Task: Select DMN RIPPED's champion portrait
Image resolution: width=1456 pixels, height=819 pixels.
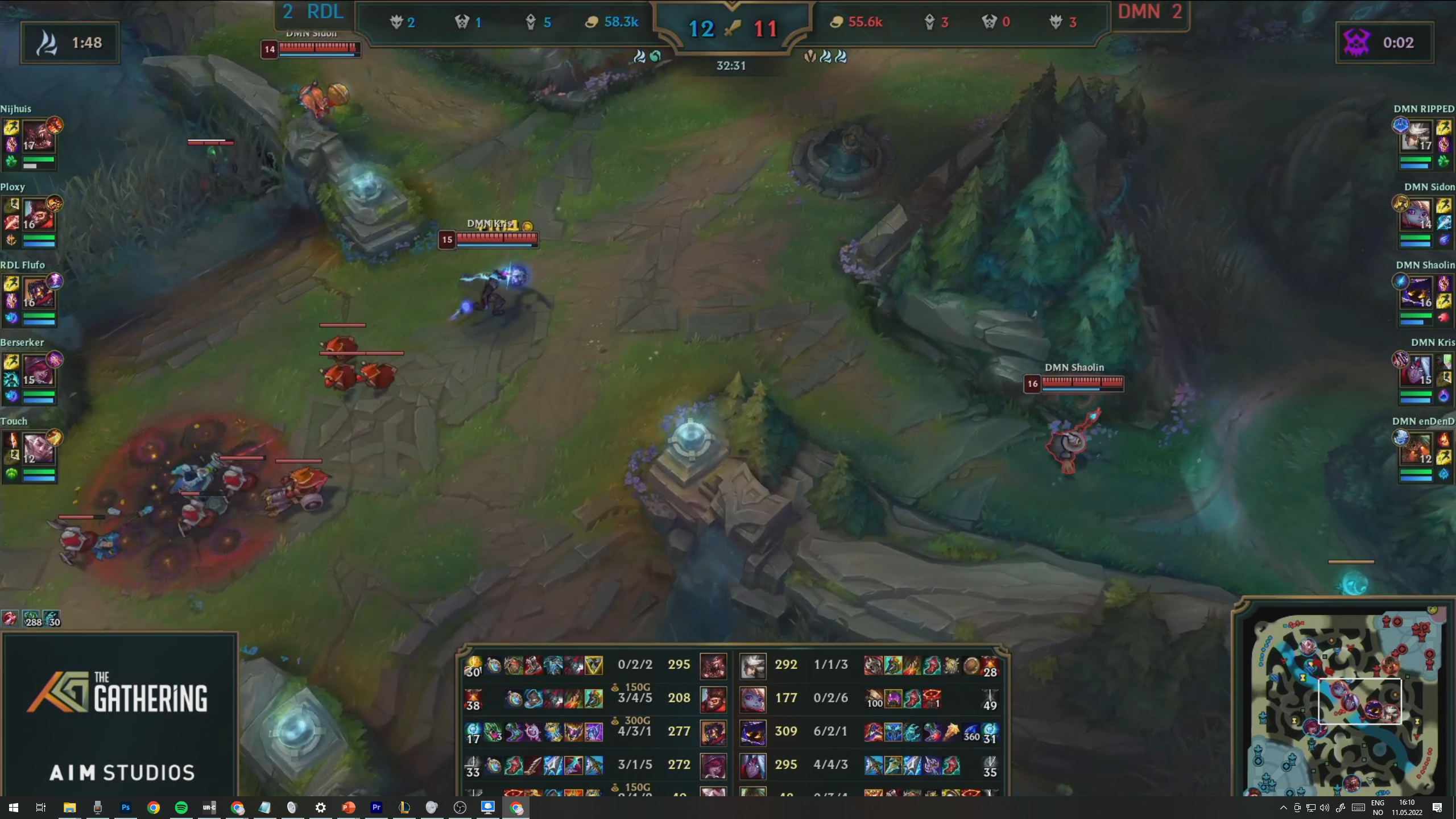Action: click(1417, 136)
